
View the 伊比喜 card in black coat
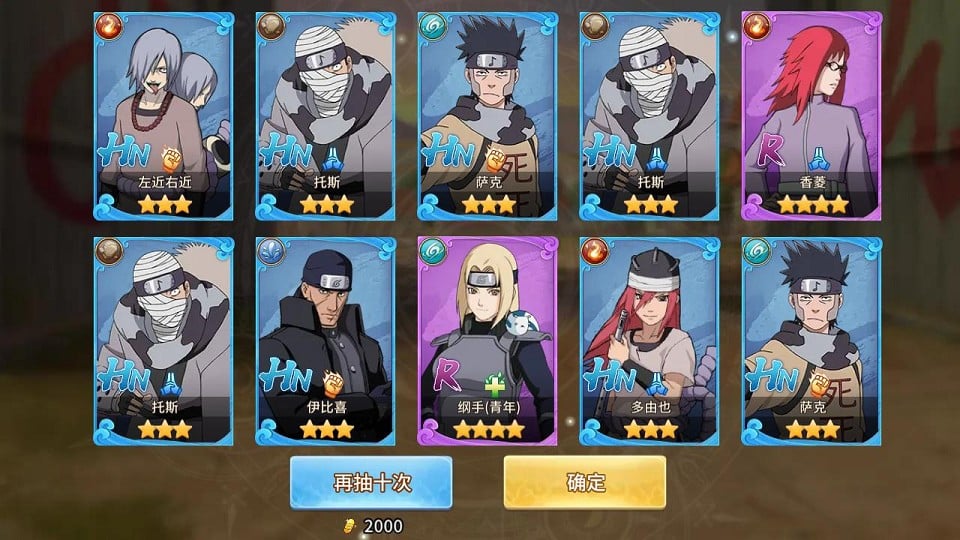[x=325, y=340]
